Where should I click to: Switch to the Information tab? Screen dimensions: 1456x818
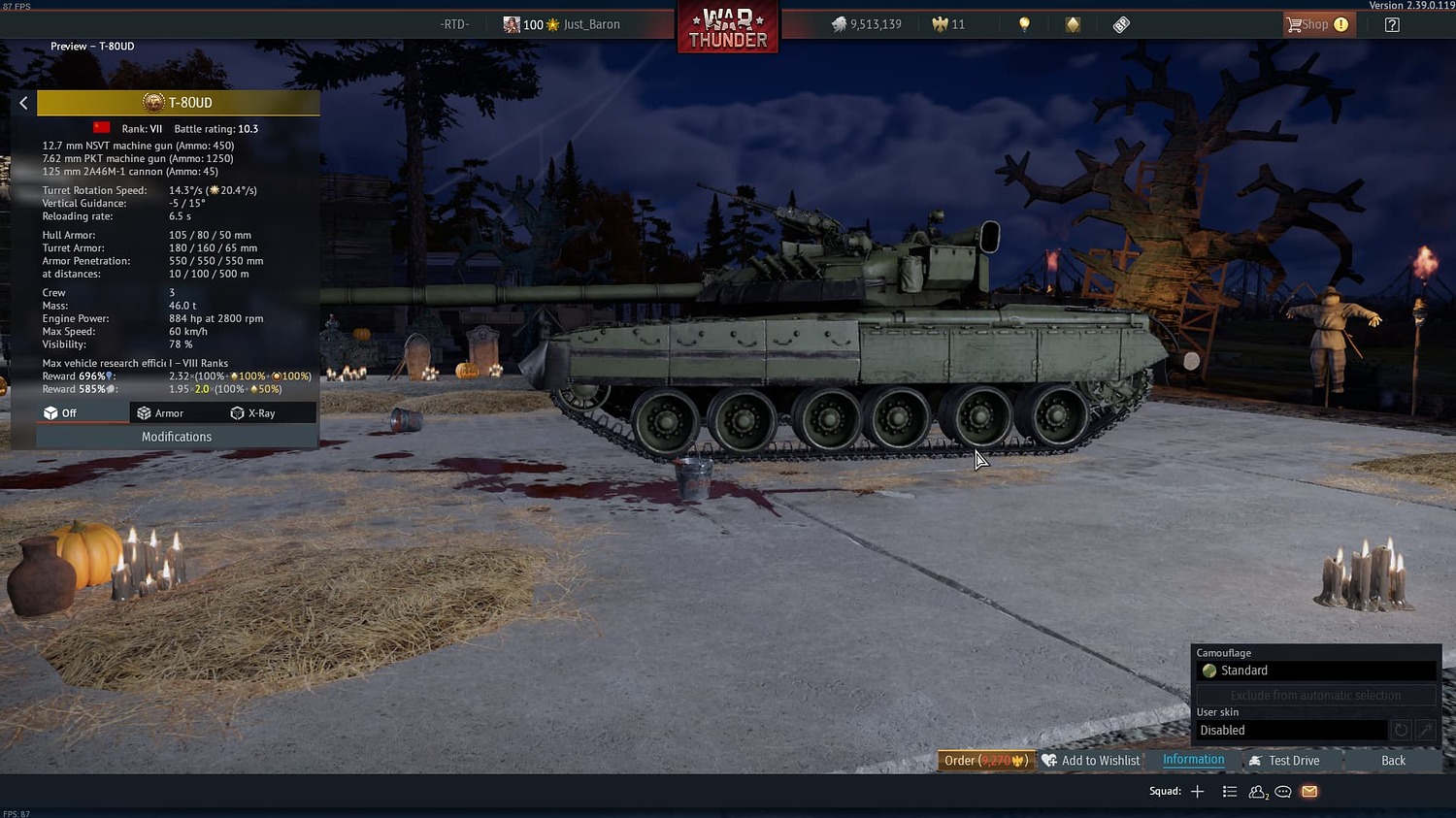[x=1193, y=760]
